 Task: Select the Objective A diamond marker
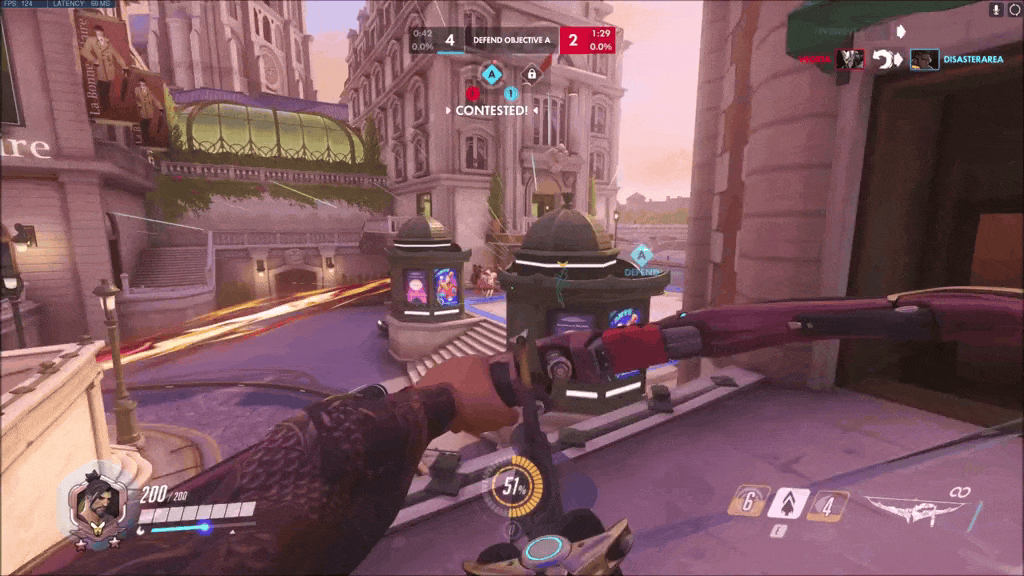click(x=491, y=73)
